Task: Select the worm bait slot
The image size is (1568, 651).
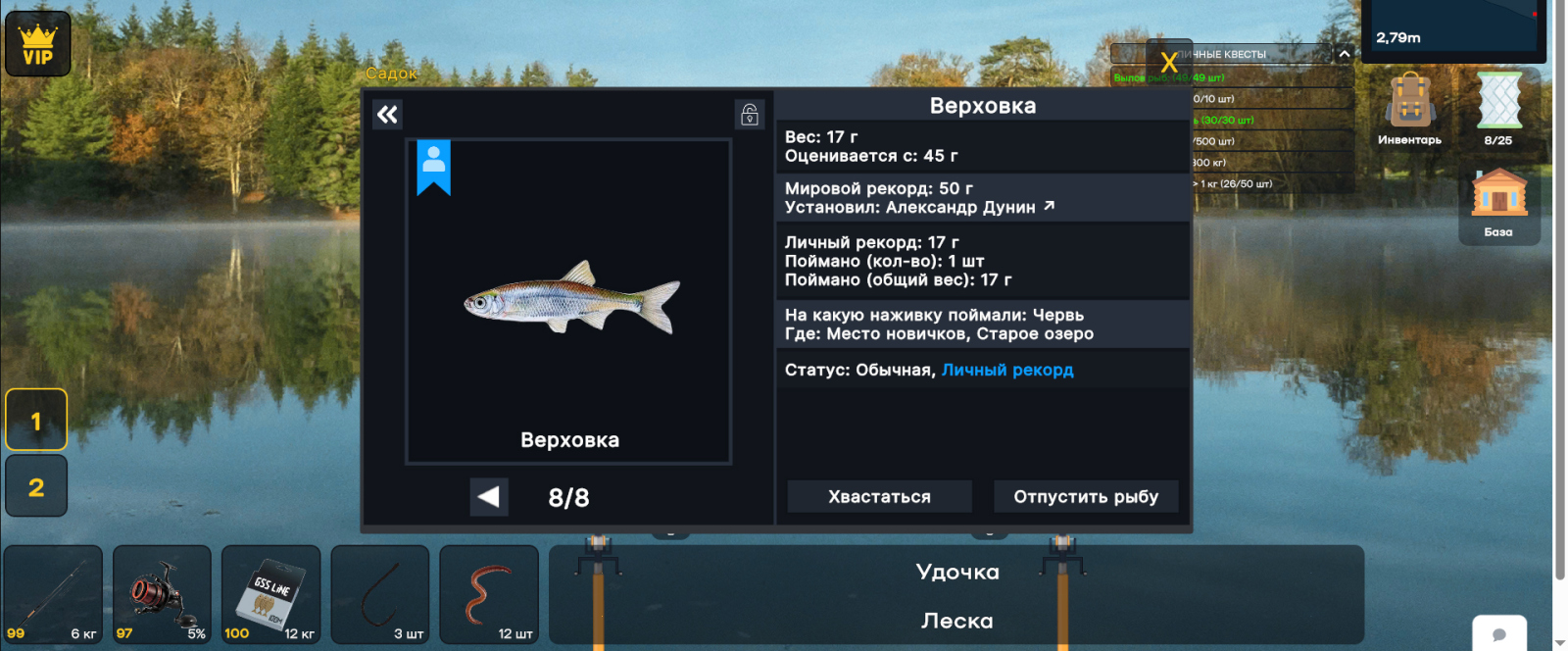Action: 489,594
